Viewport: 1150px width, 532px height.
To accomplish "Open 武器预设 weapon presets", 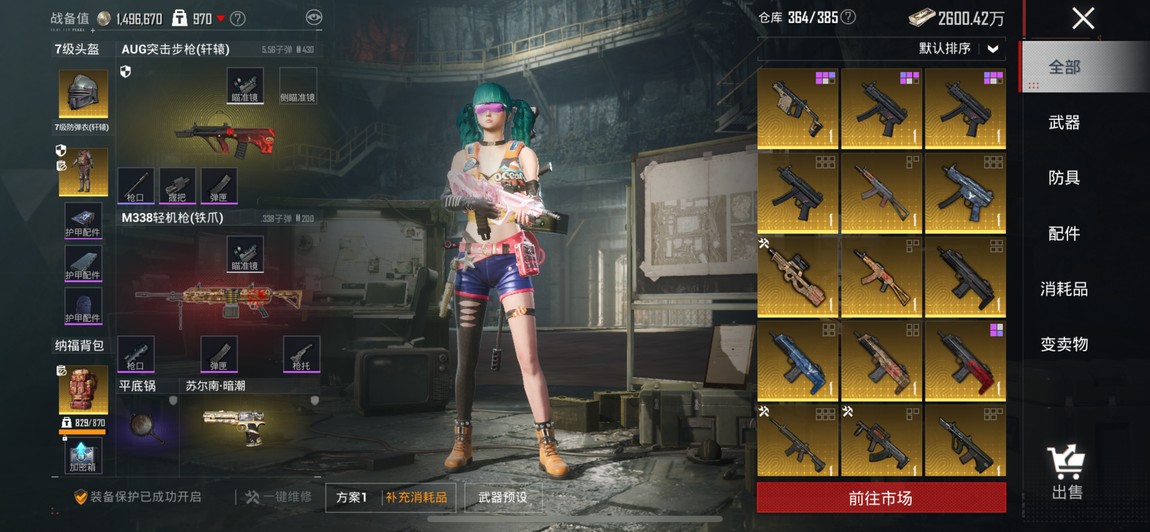I will point(502,497).
